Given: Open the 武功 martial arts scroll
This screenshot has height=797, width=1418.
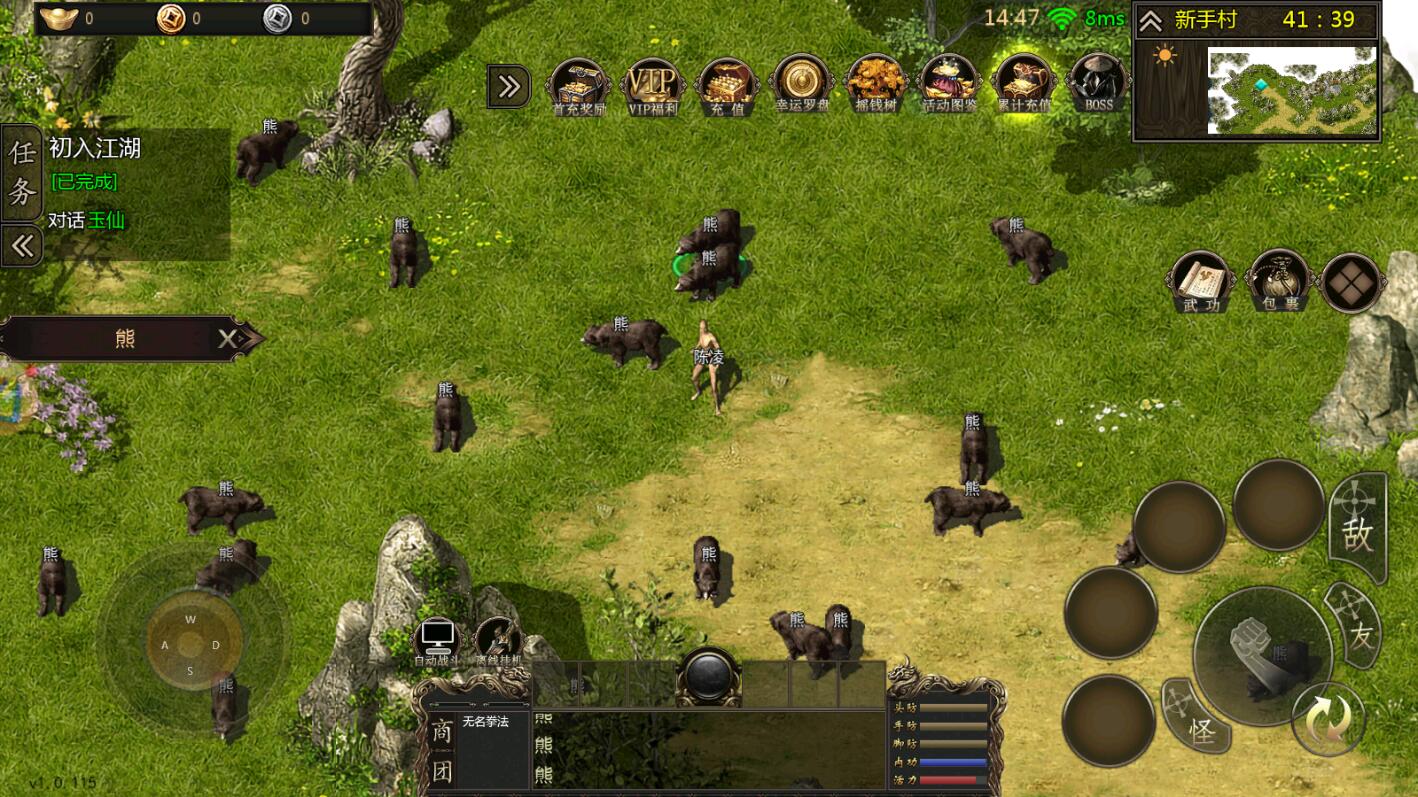Looking at the screenshot, I should coord(1201,283).
